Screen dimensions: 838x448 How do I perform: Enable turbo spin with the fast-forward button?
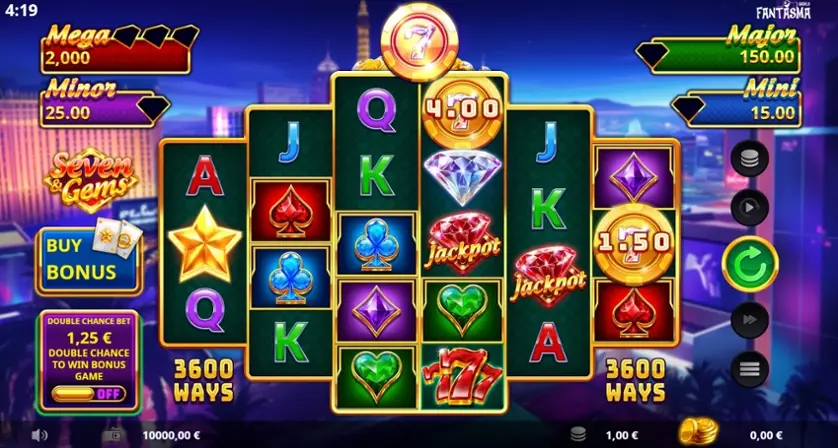click(x=750, y=320)
